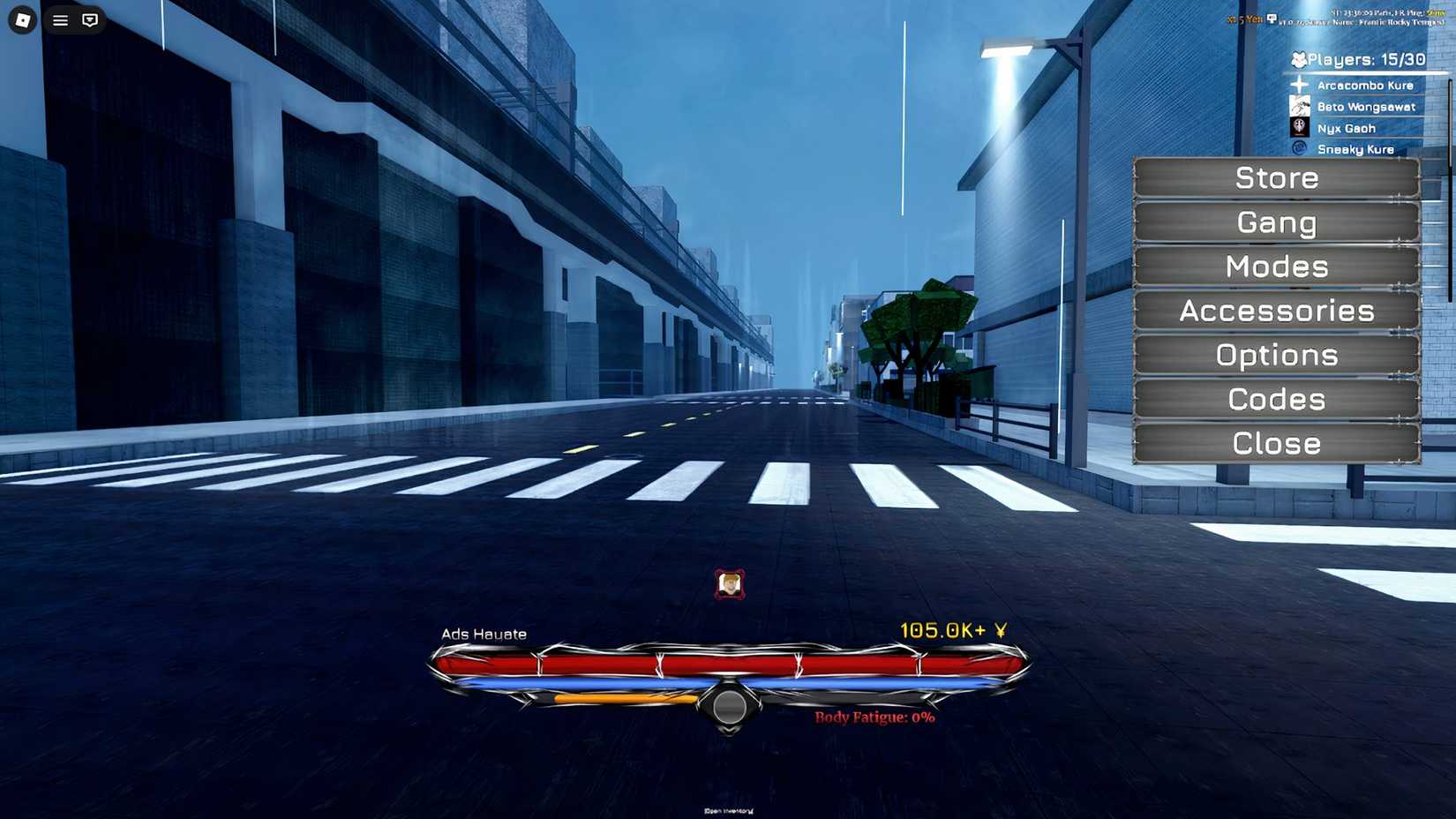Screen dimensions: 1456x819
Task: Click the Players list group icon
Action: (x=1297, y=59)
